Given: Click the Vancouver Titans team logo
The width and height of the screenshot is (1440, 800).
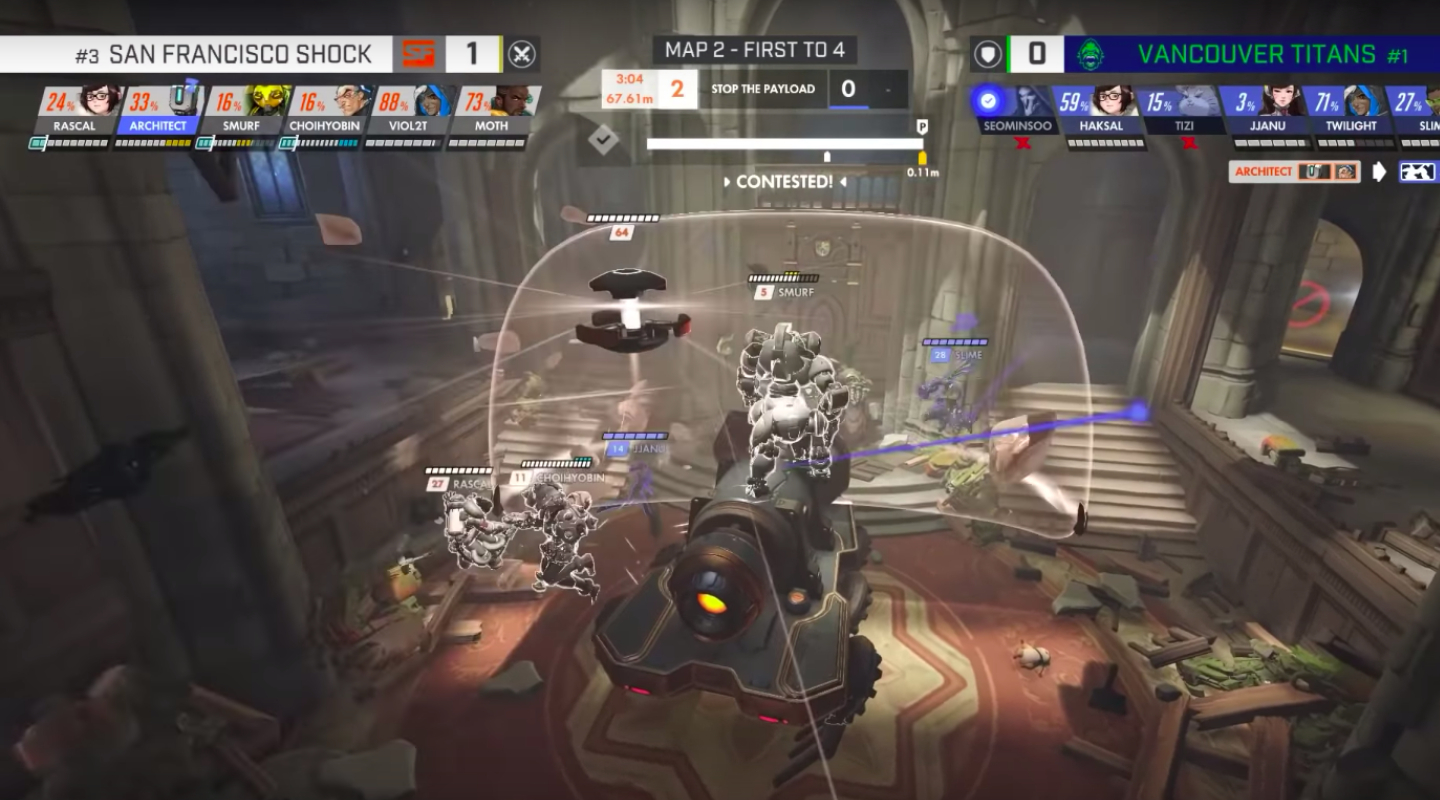Looking at the screenshot, I should pyautogui.click(x=1091, y=54).
